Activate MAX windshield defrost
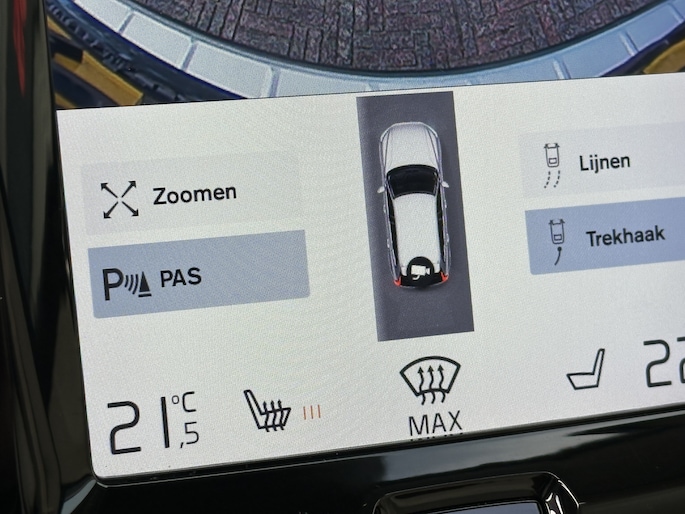 point(431,396)
